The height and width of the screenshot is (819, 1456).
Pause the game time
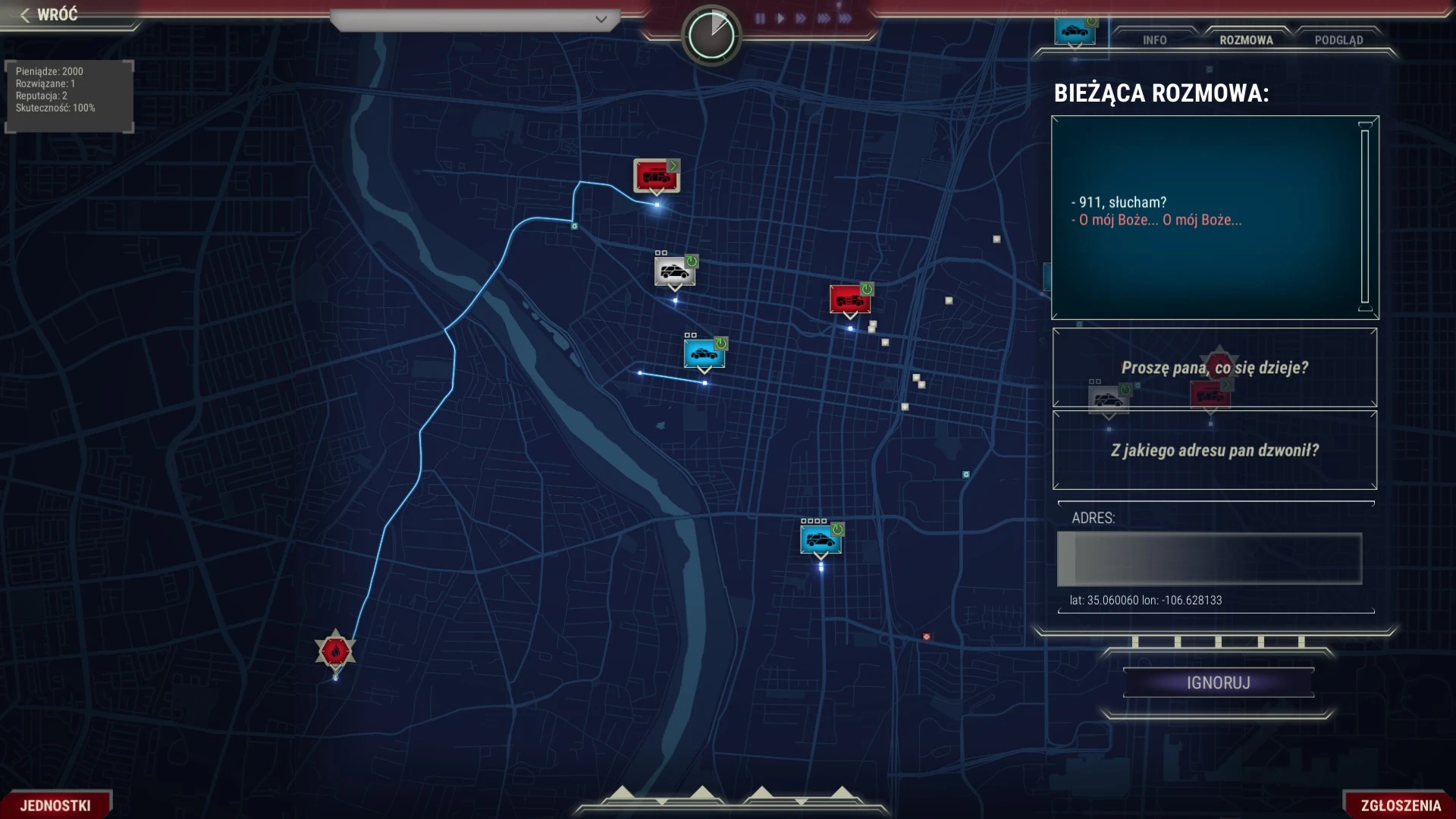(760, 18)
